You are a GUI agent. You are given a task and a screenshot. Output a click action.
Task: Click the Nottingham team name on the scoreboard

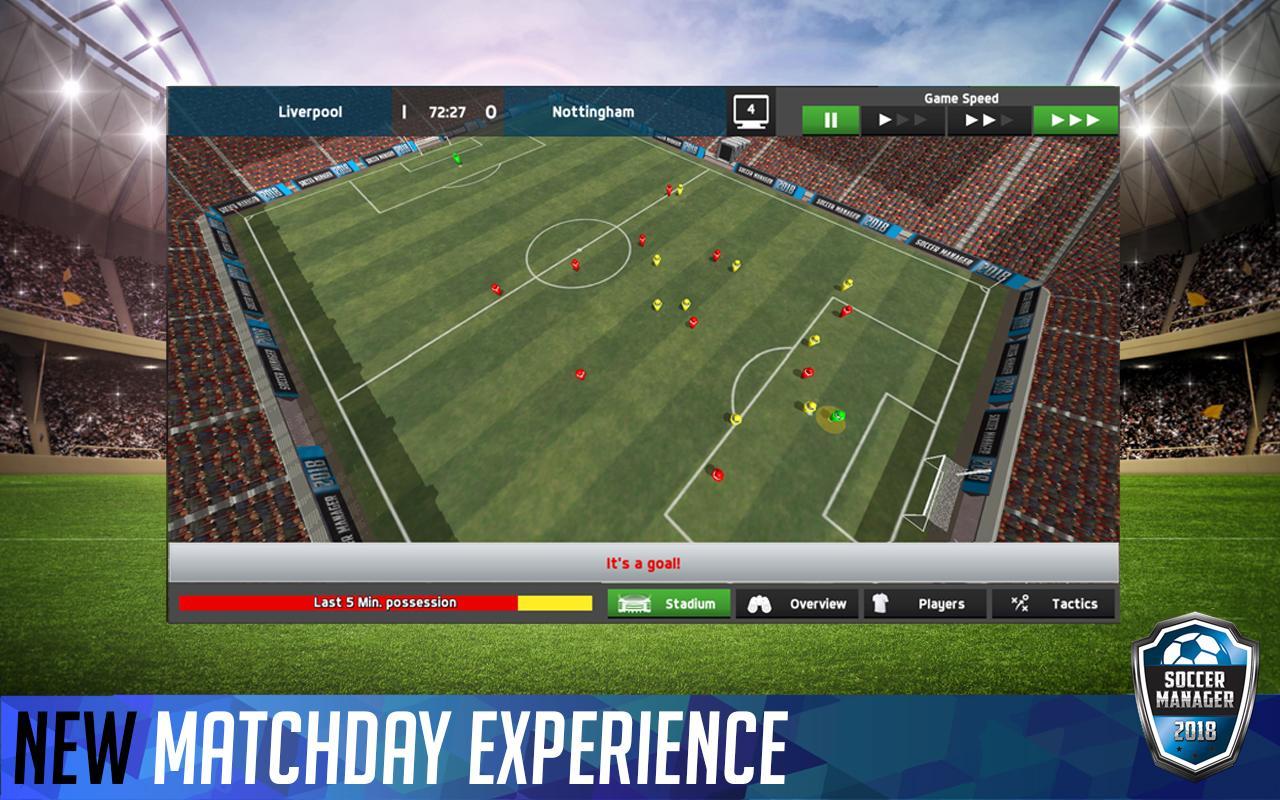point(592,112)
